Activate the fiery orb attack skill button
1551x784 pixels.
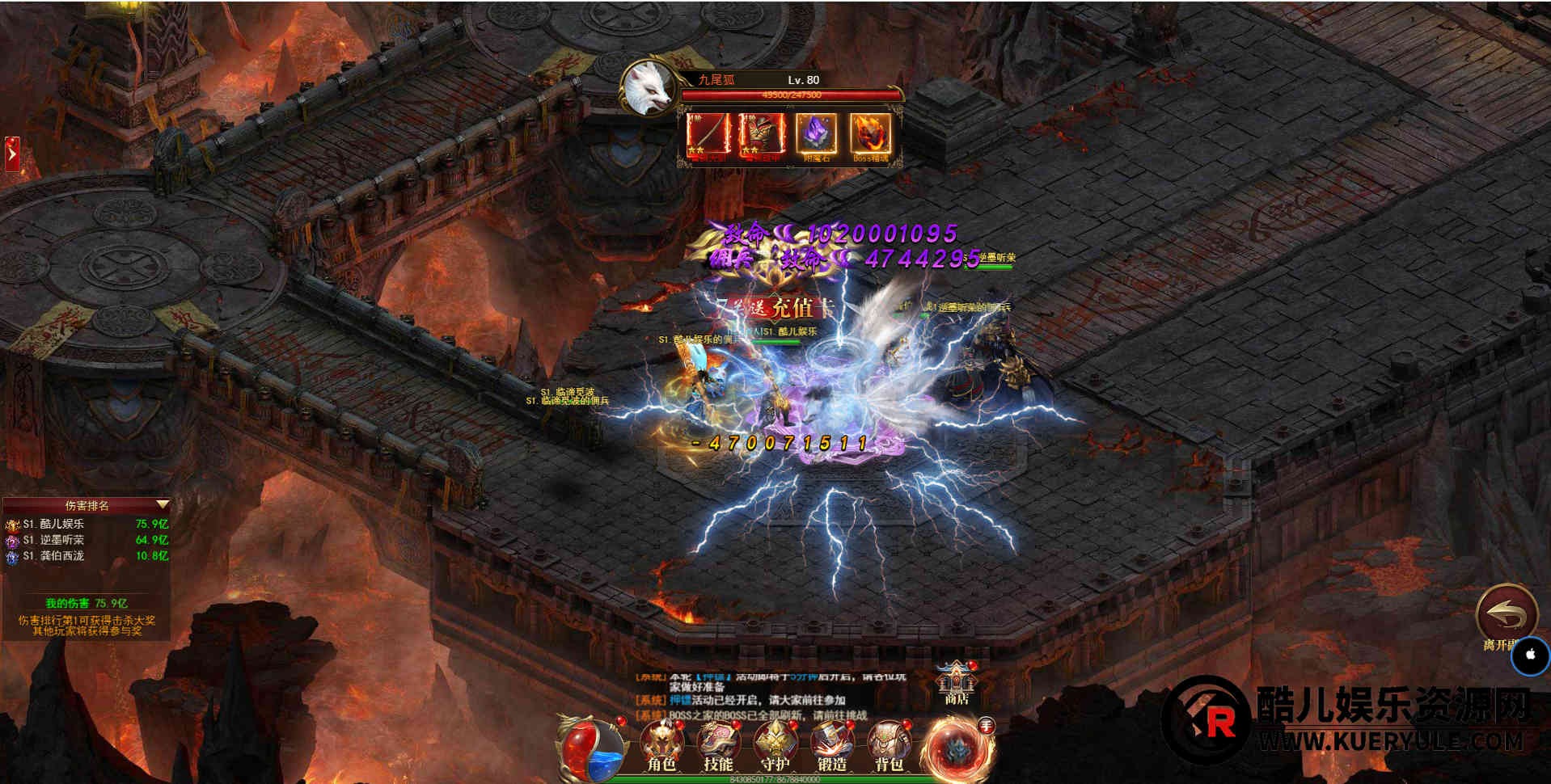(x=957, y=748)
